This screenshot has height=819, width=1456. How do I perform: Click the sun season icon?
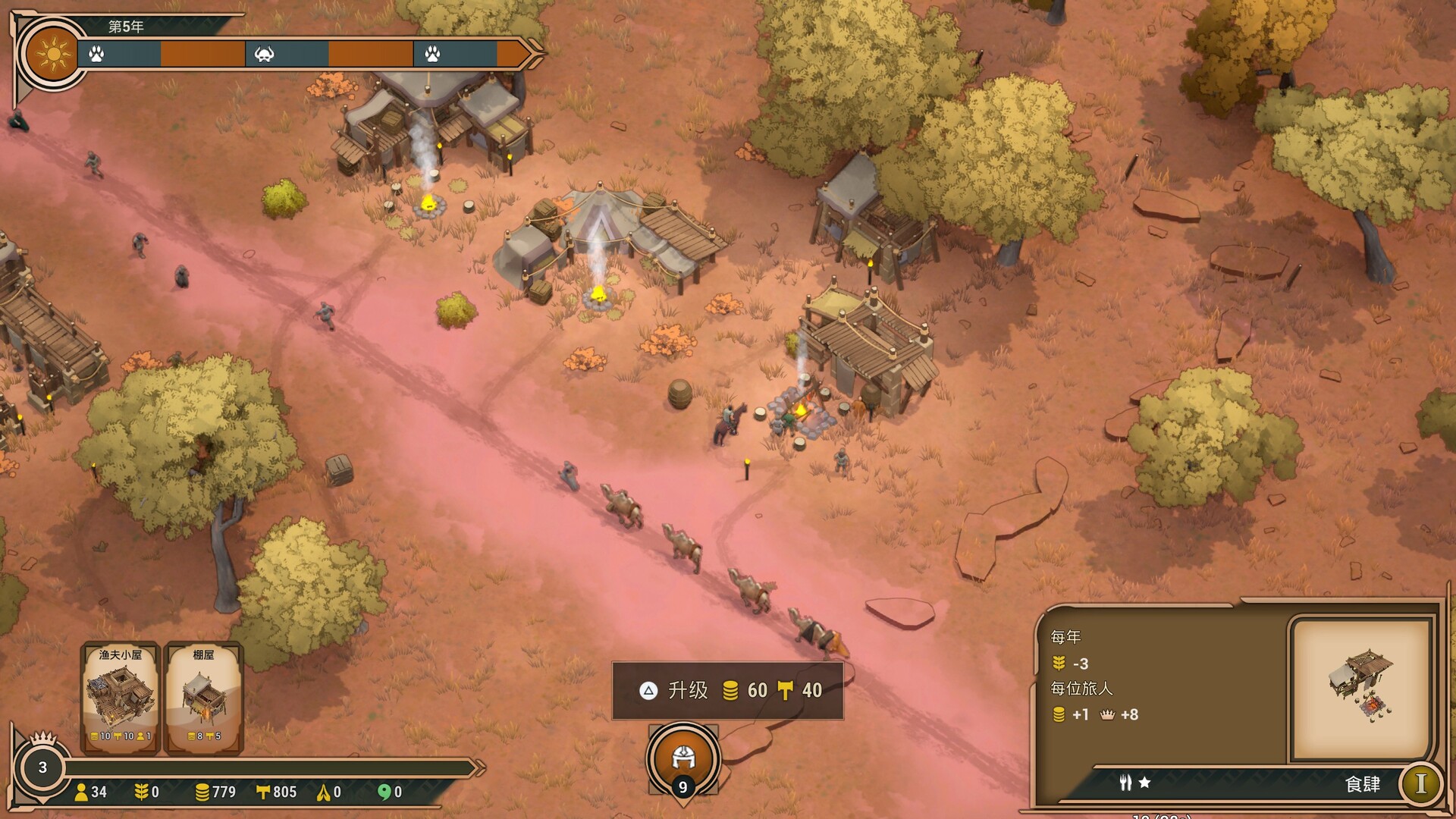[53, 55]
